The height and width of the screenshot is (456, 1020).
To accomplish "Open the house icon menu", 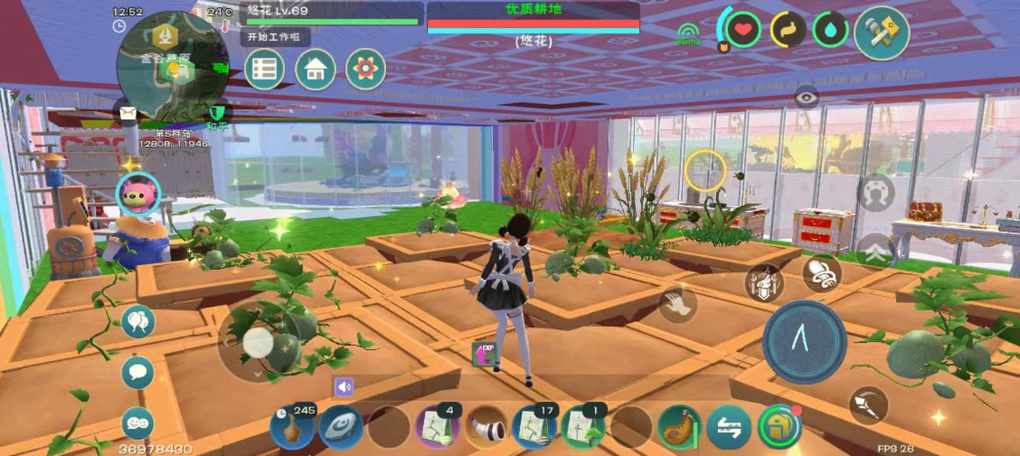I will 315,69.
